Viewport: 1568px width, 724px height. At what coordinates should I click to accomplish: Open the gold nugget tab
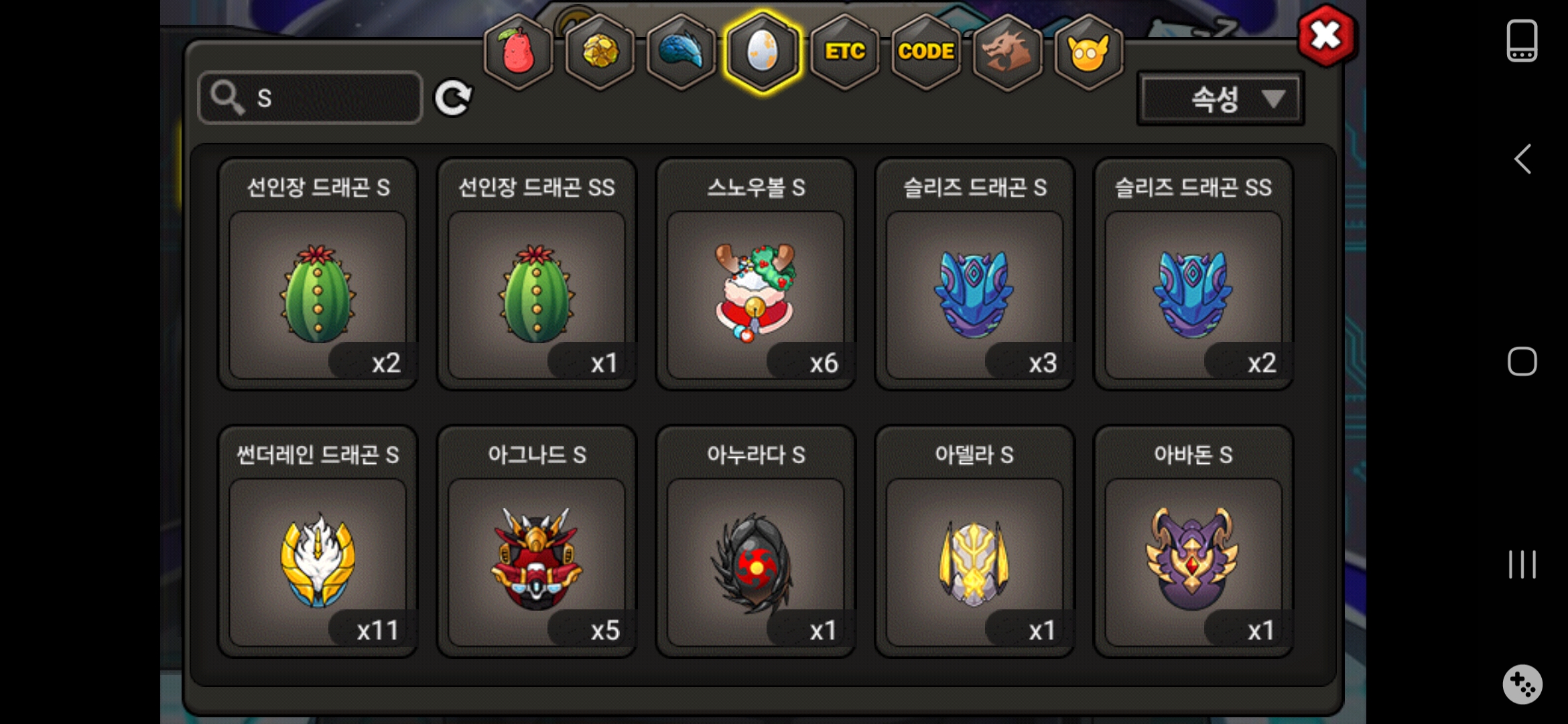click(x=600, y=52)
